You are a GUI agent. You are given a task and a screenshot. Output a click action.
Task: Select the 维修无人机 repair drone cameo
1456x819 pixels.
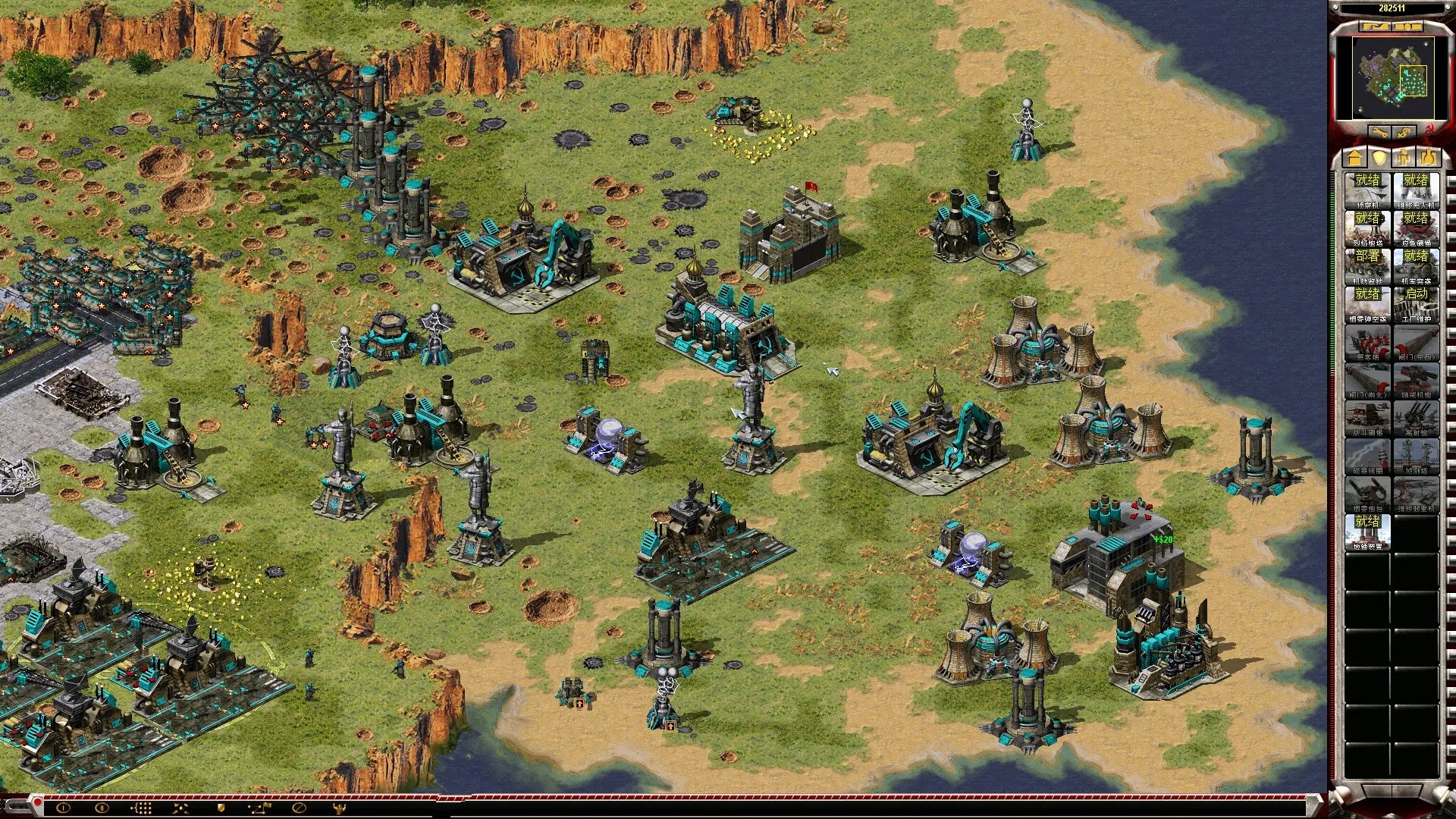point(1416,190)
